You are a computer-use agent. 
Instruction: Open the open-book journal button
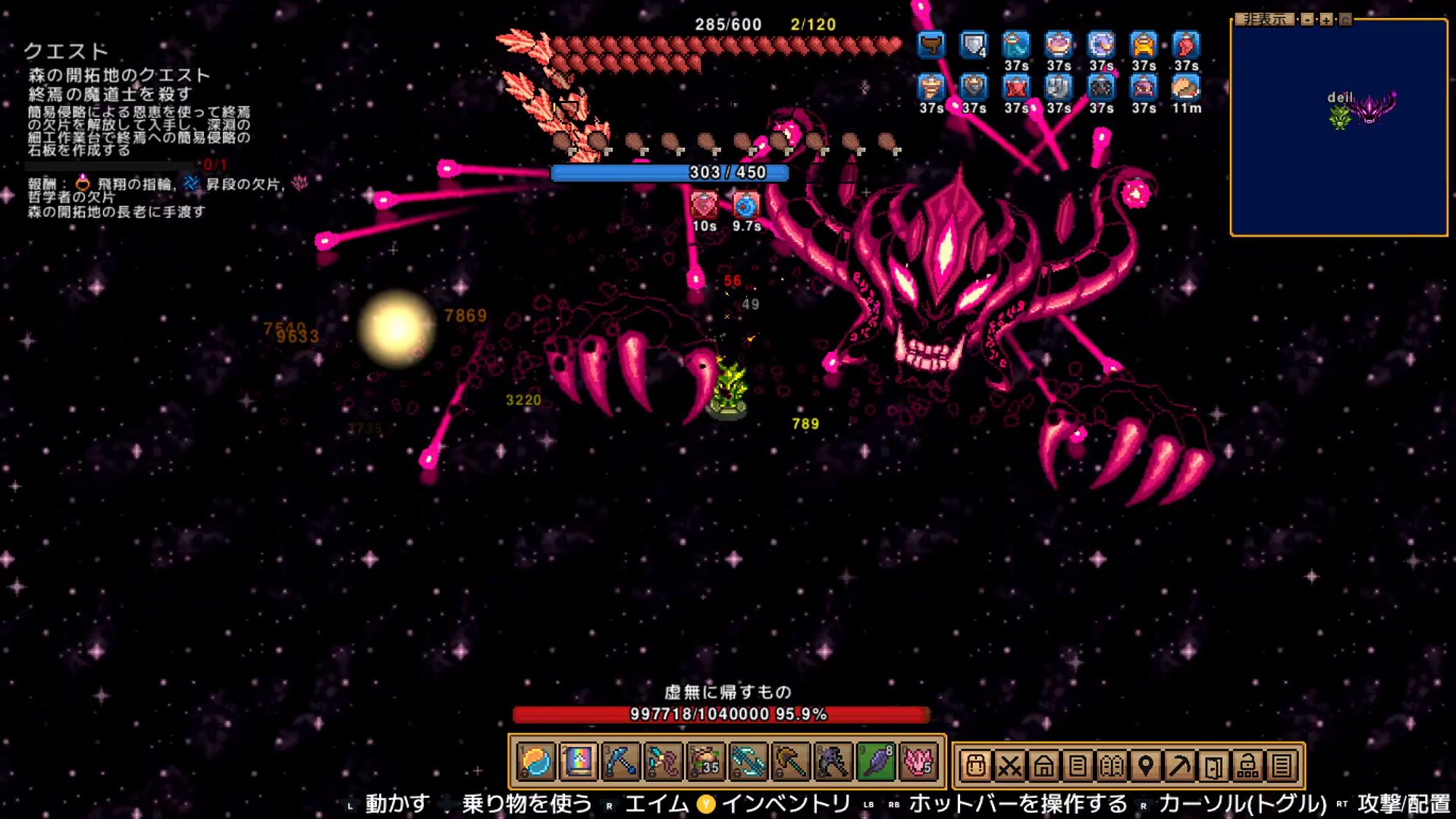coord(1112,766)
